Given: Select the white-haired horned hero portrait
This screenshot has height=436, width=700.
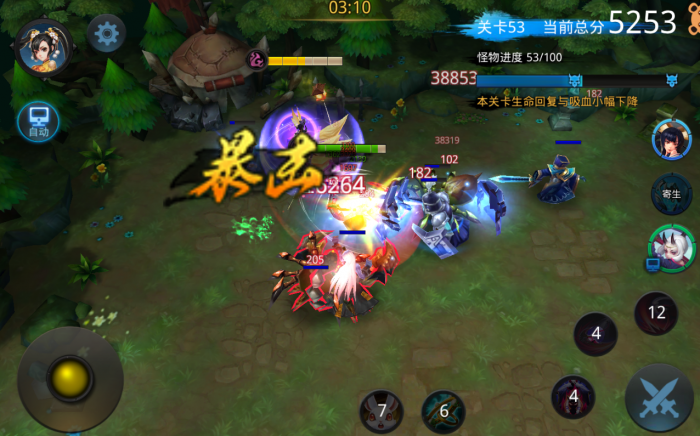Looking at the screenshot, I should tap(670, 246).
